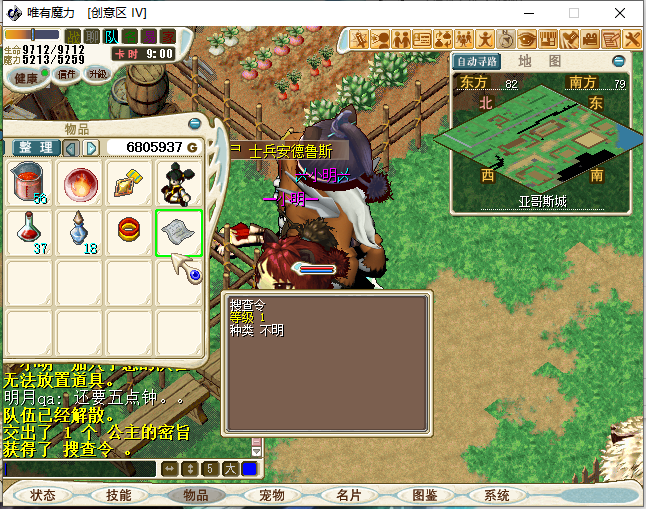Select the golden ring item slot
646x509 pixels.
point(130,233)
